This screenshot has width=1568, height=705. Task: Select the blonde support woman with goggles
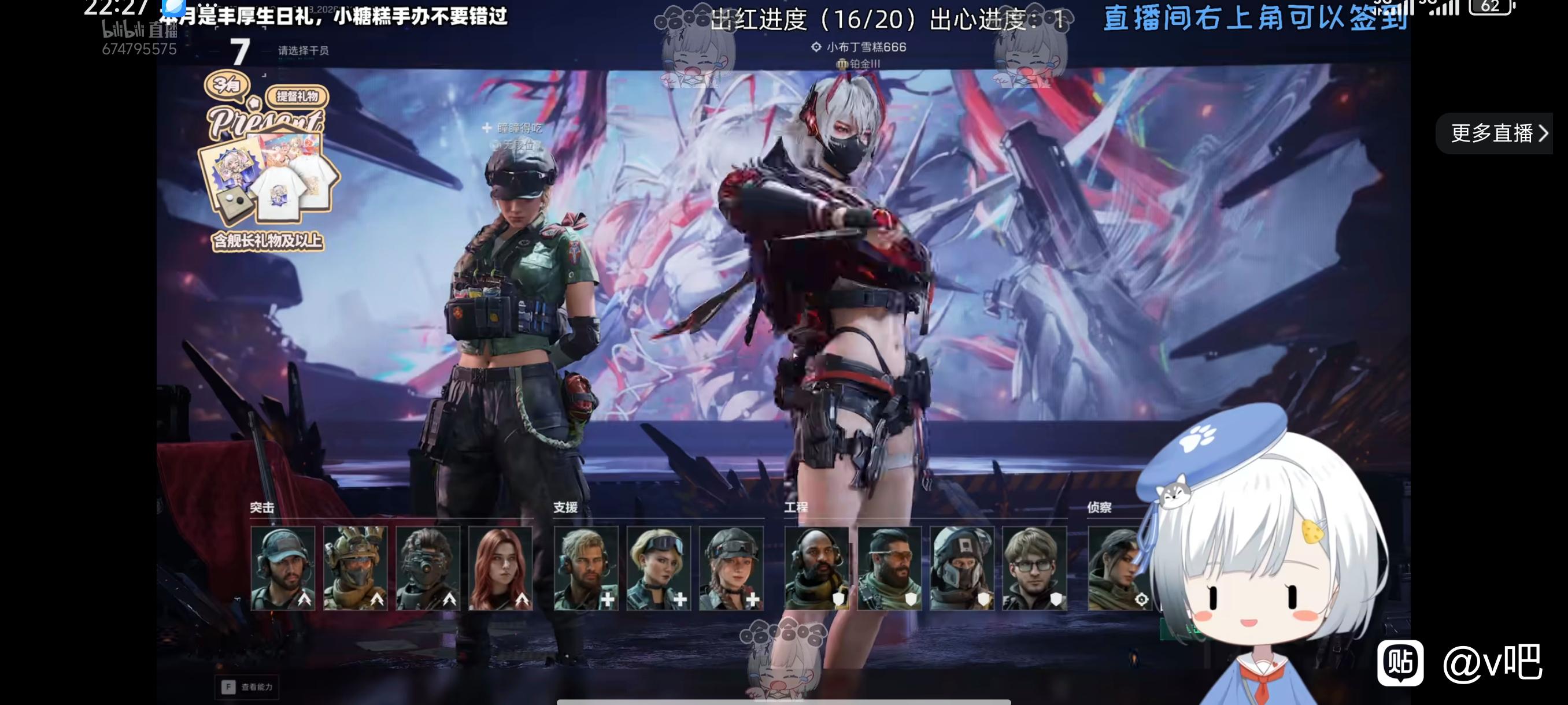(x=659, y=568)
